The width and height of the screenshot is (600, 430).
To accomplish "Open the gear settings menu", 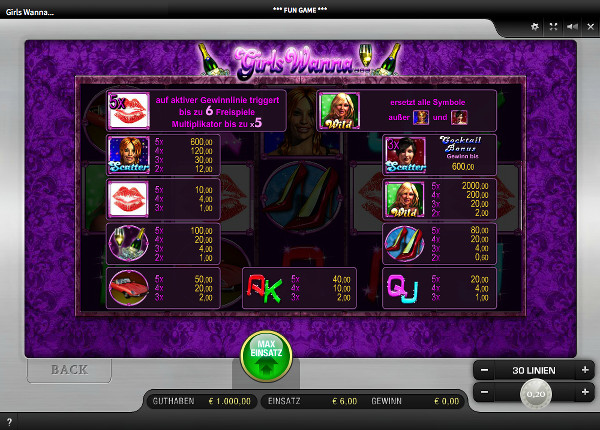I will point(535,27).
